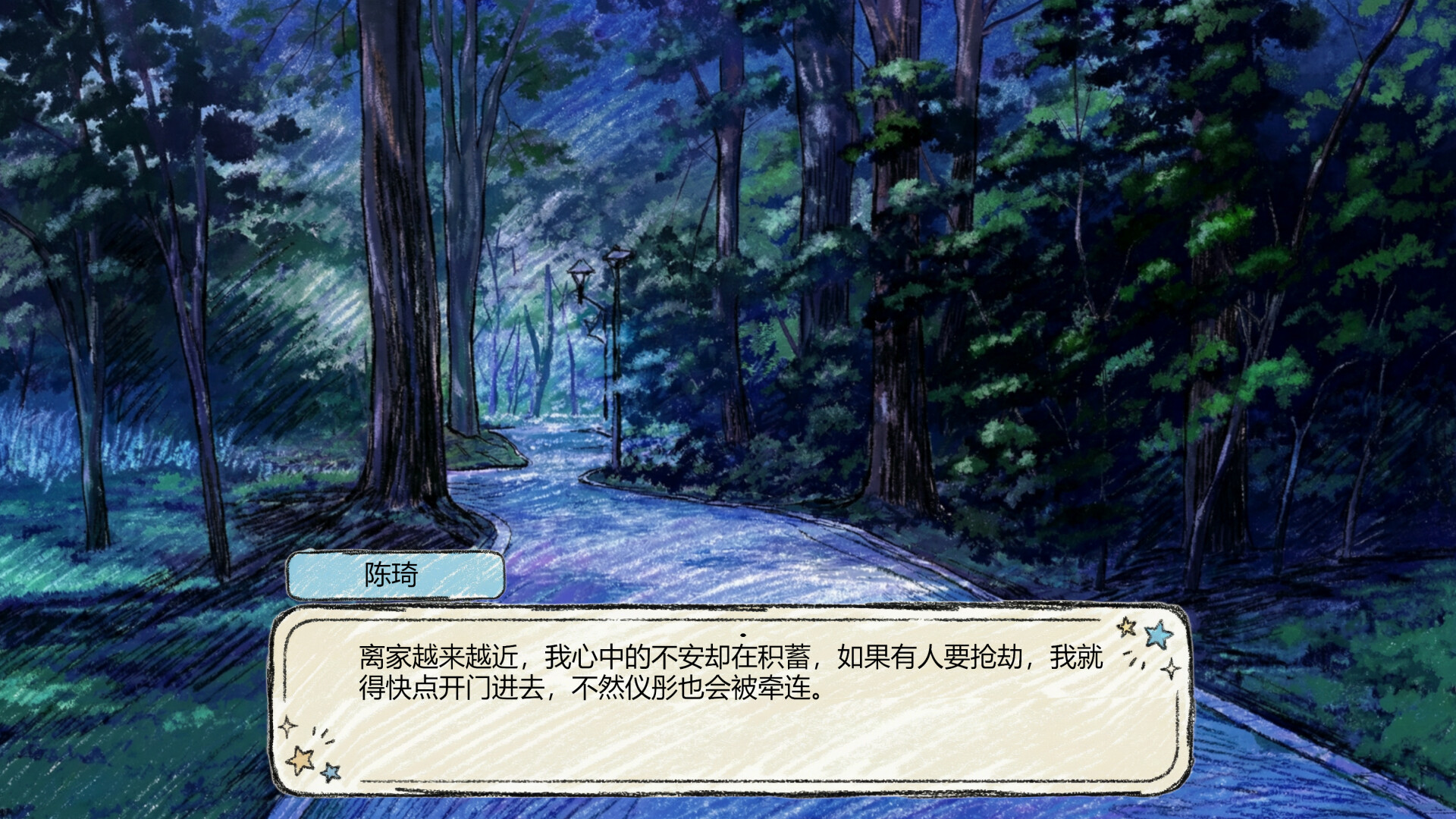
Task: Click the small blue star below the gold star
Action: pos(331,773)
